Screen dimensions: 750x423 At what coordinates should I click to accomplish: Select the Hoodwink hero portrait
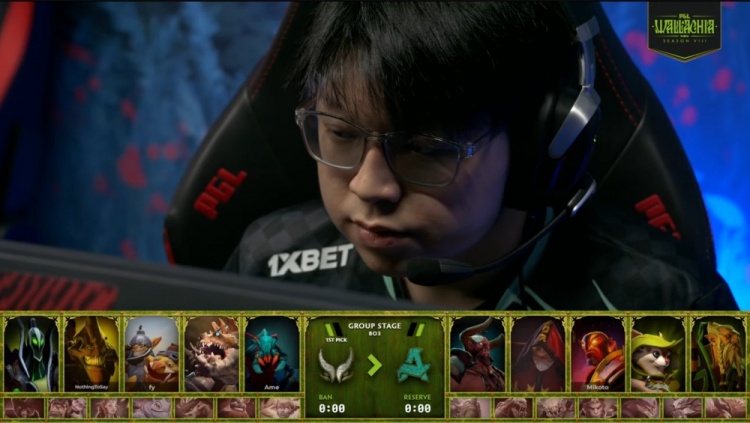(x=658, y=354)
